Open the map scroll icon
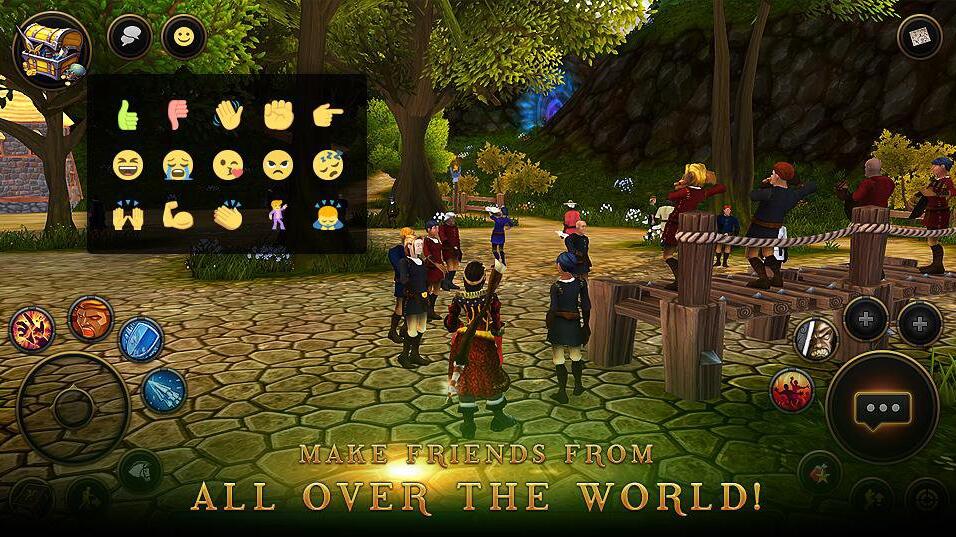The height and width of the screenshot is (537, 956). [920, 38]
